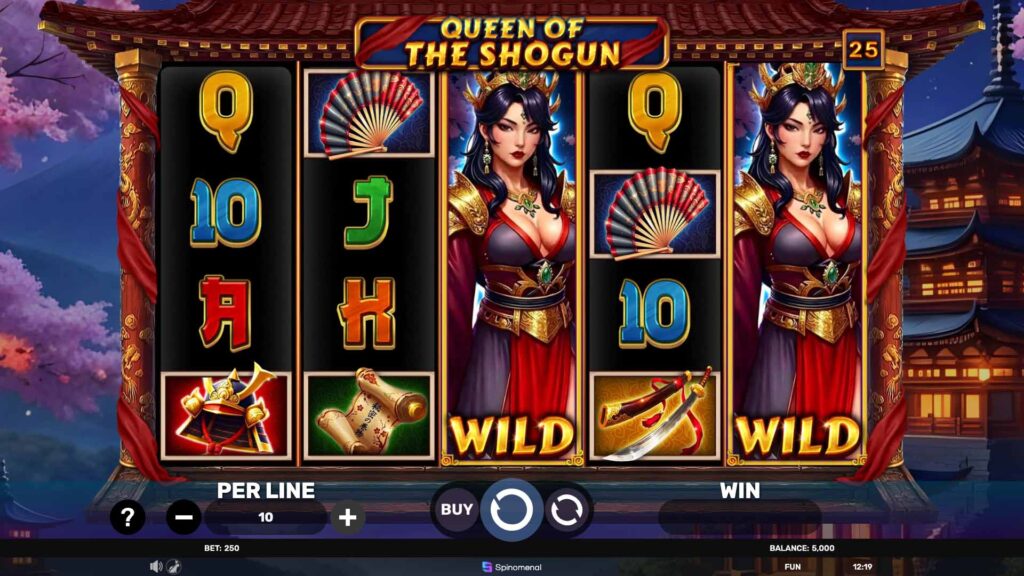Toggle the sound speaker icon
This screenshot has height=576, width=1024.
click(x=156, y=566)
